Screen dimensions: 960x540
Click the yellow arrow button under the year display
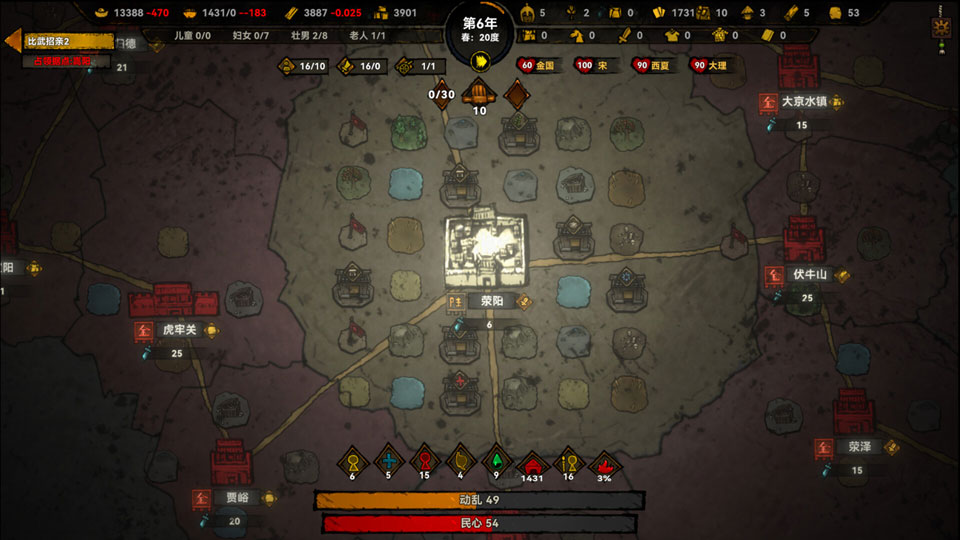(480, 61)
